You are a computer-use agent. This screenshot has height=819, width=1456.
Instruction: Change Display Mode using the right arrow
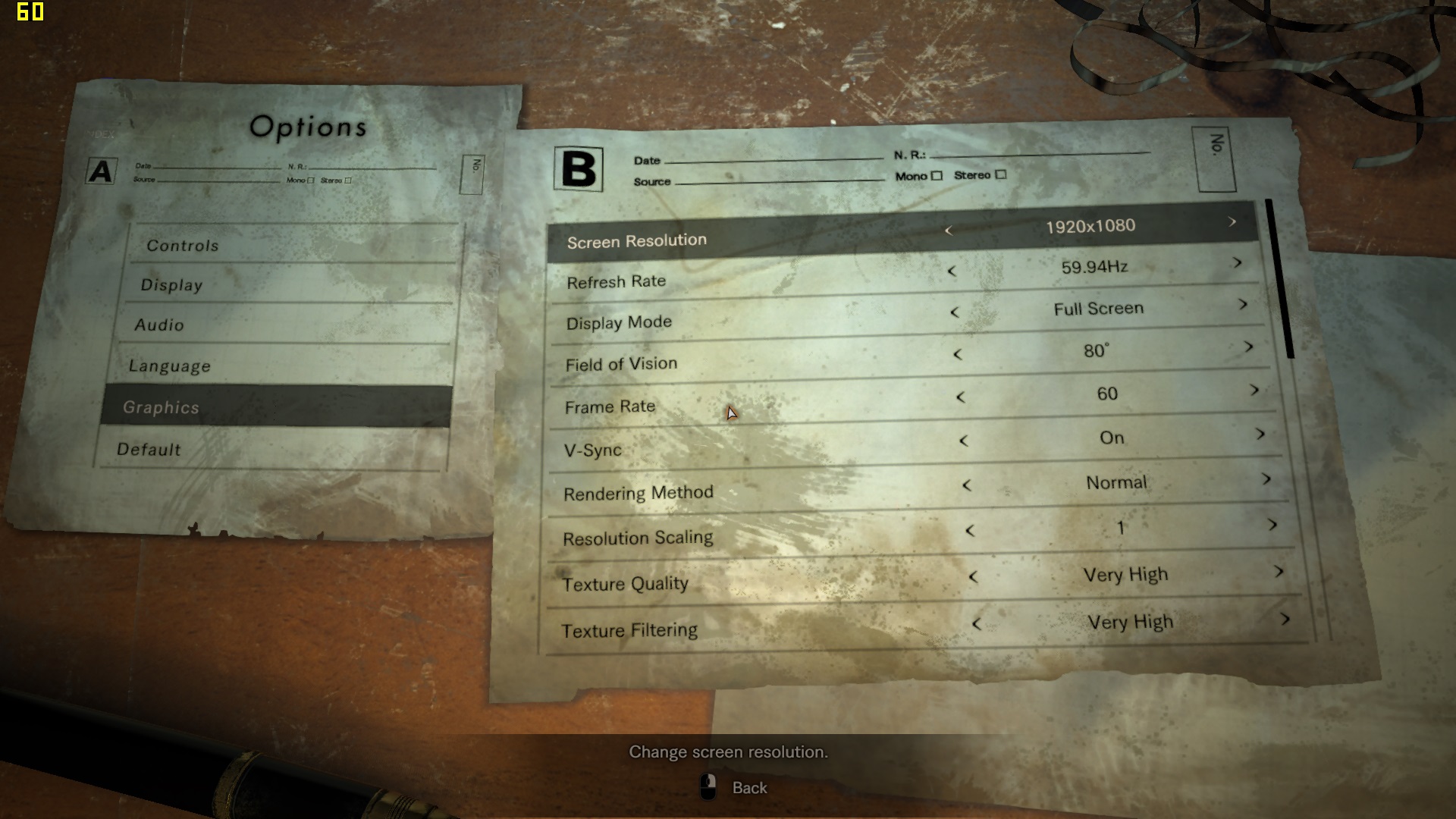point(1243,305)
